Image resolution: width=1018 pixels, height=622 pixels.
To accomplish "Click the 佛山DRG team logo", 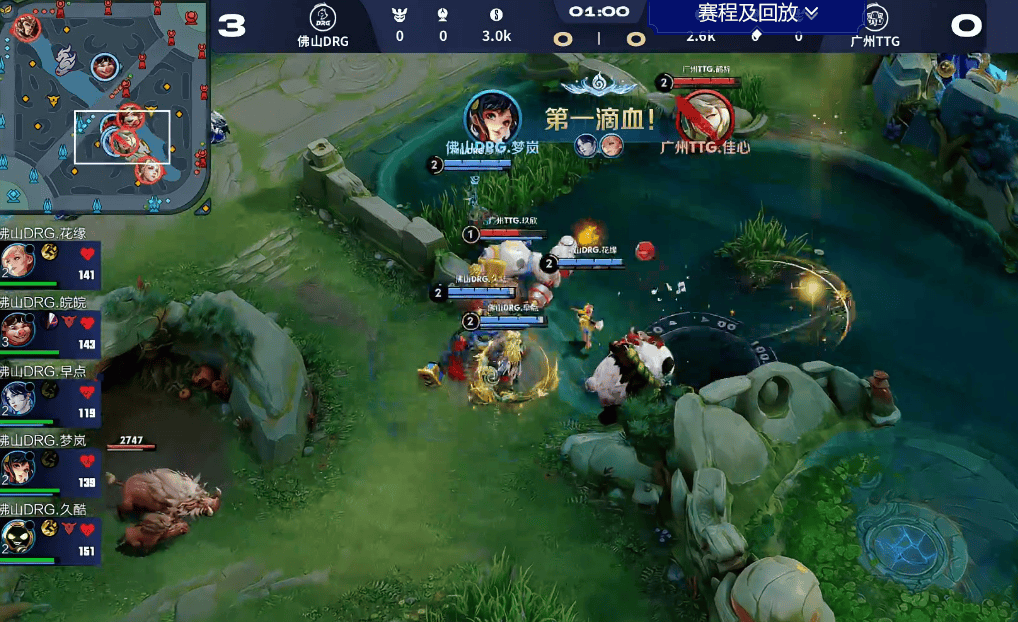I will (322, 17).
